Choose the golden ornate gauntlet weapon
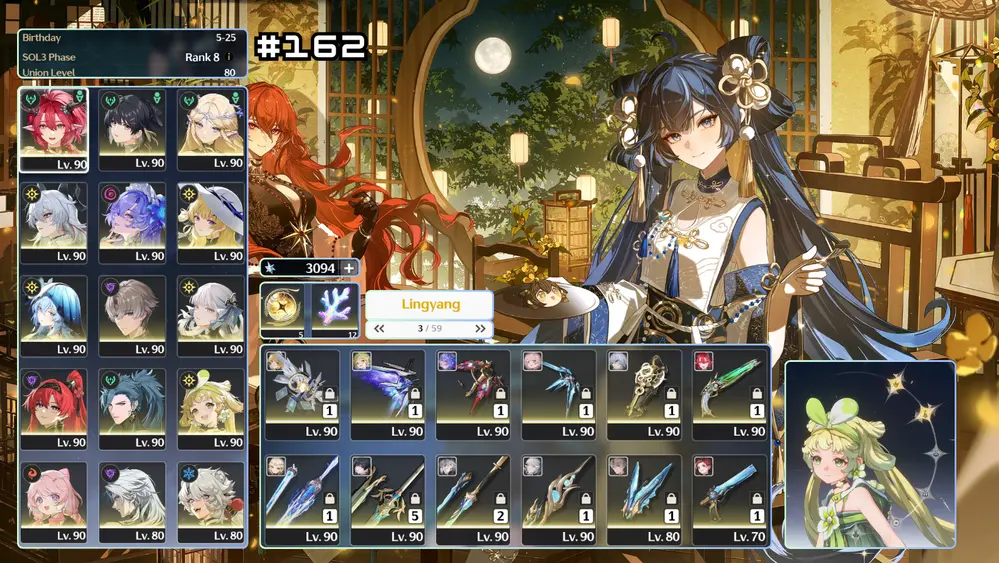Screen dimensions: 999x563 click(645, 393)
